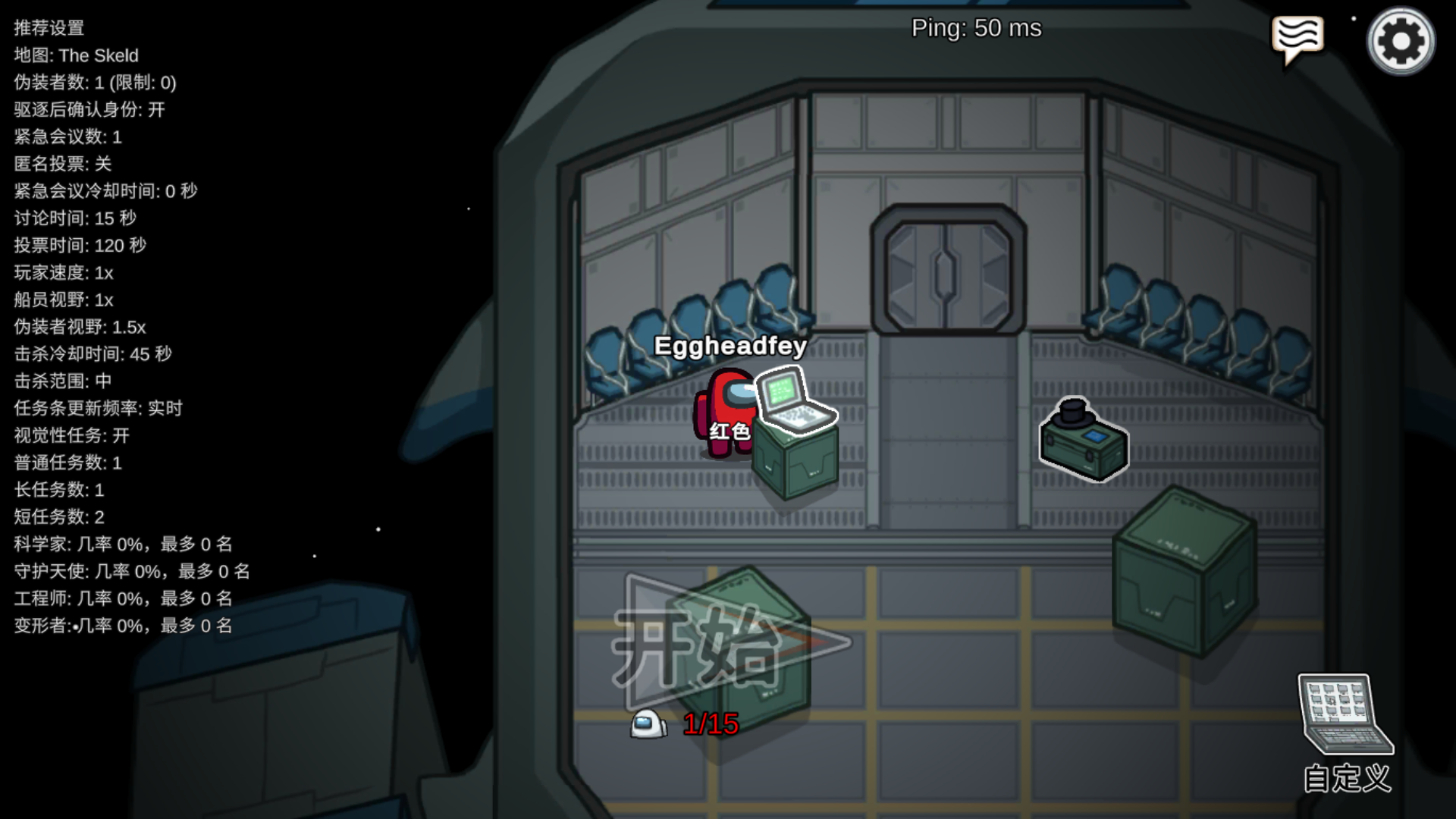Open the chat speech bubble
This screenshot has height=819, width=1456.
pyautogui.click(x=1298, y=39)
